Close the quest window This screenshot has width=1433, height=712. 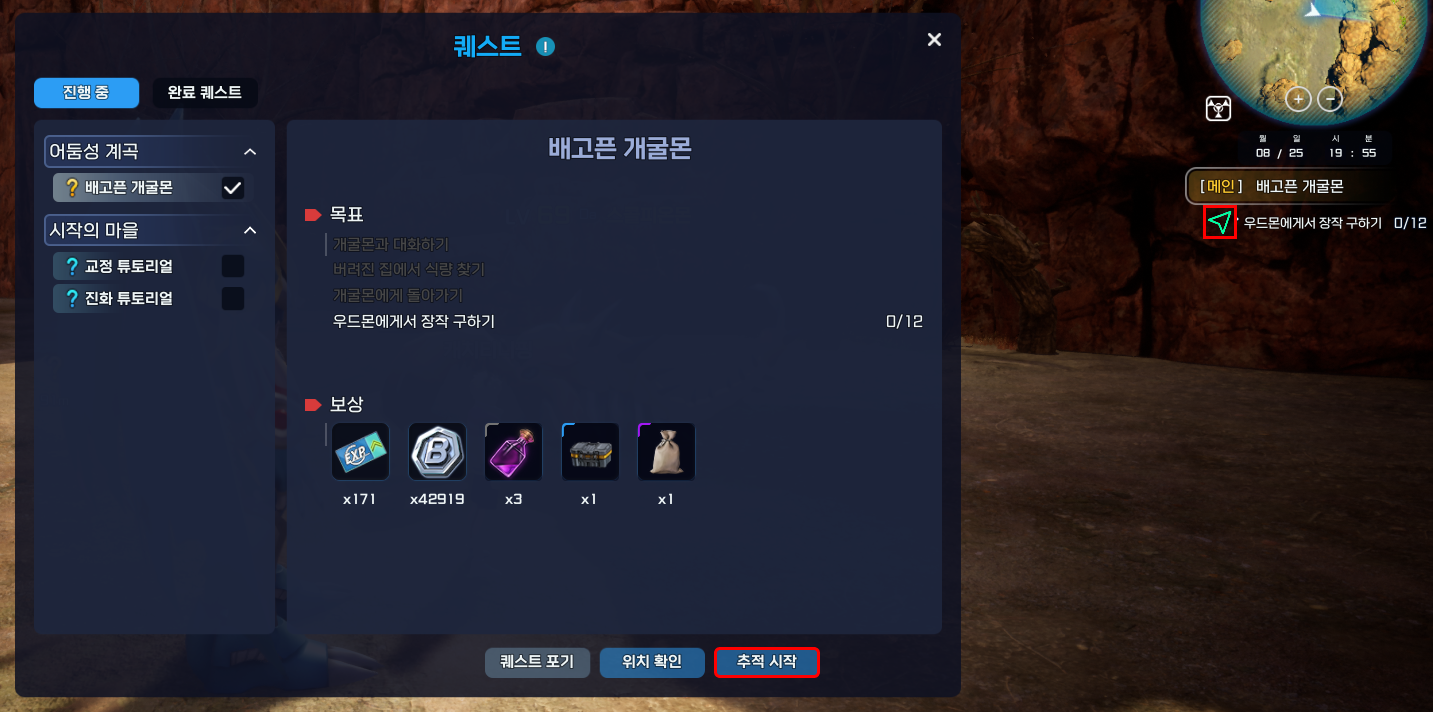934,40
